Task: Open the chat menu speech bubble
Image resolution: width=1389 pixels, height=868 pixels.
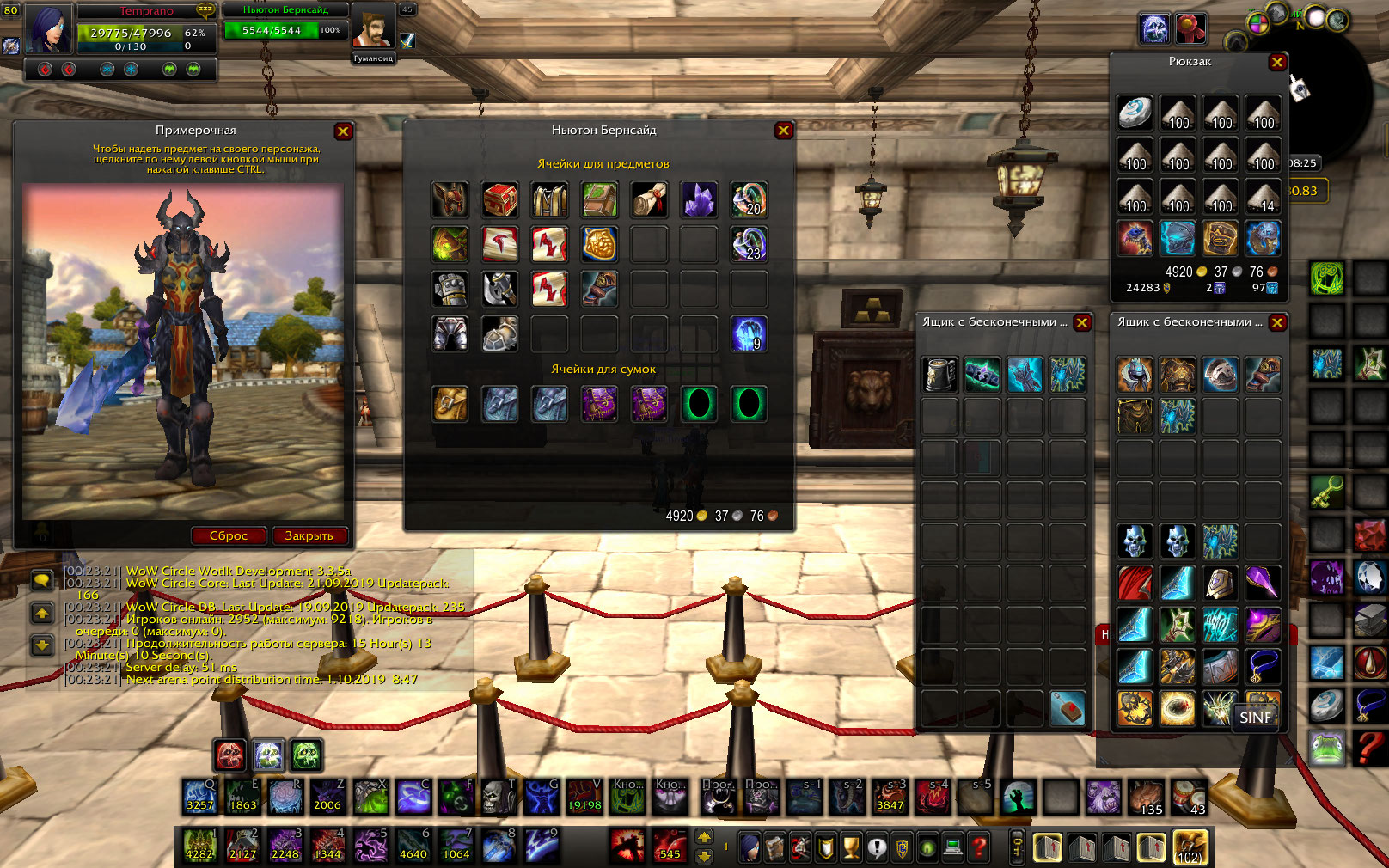Action: [41, 581]
